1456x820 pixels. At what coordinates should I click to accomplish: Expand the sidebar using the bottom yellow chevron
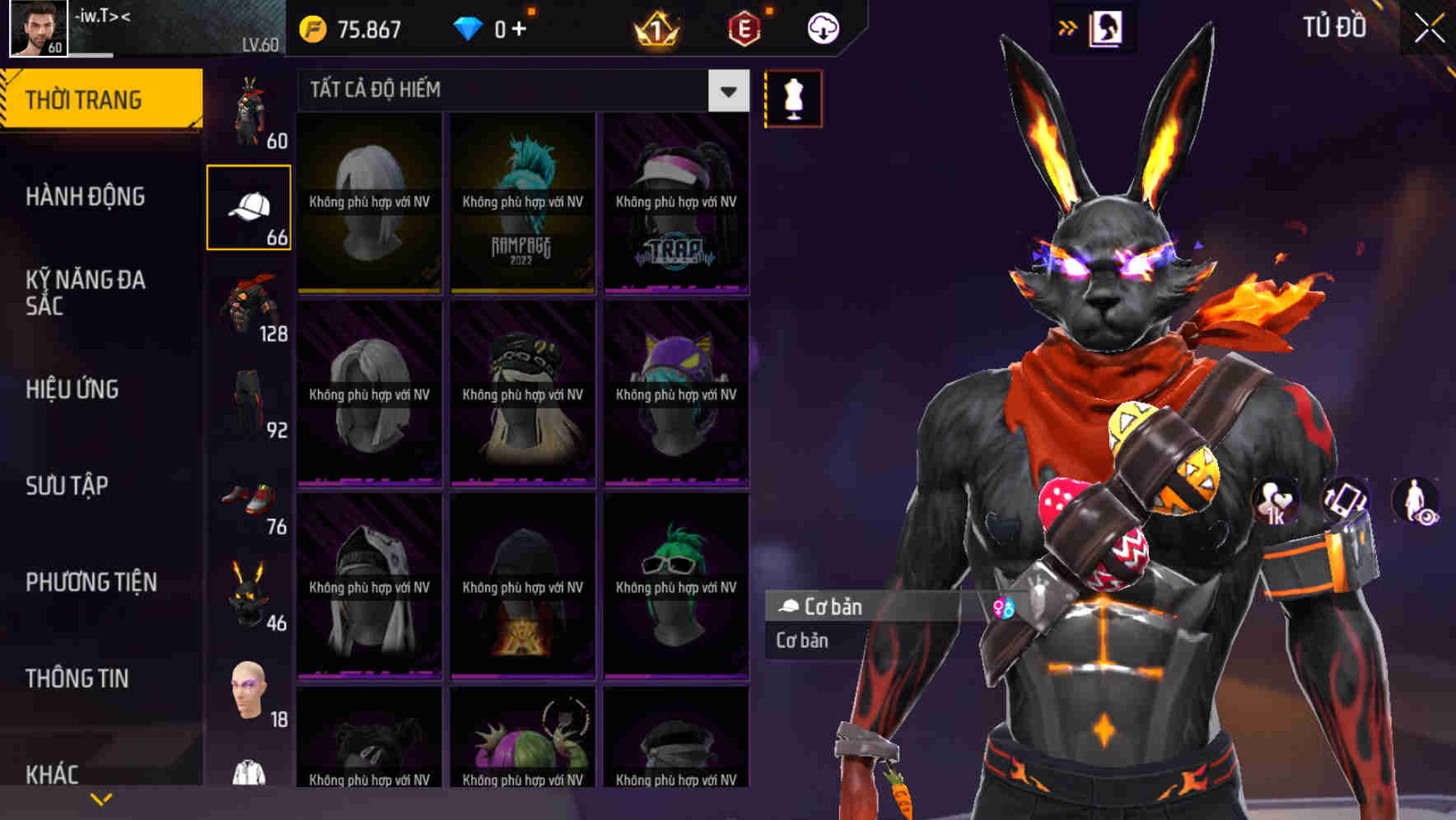101,797
